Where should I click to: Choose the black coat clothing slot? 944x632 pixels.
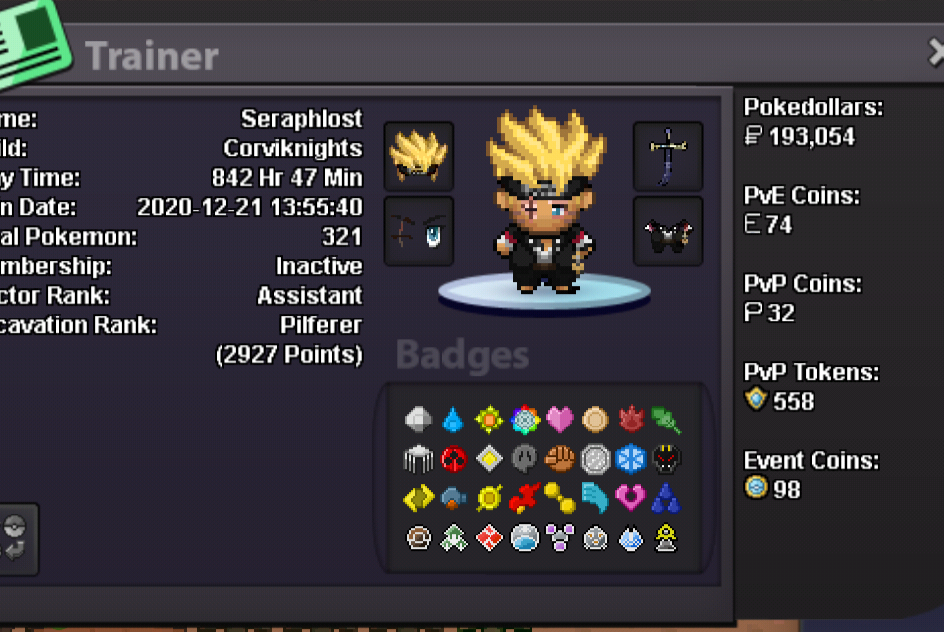(x=668, y=231)
